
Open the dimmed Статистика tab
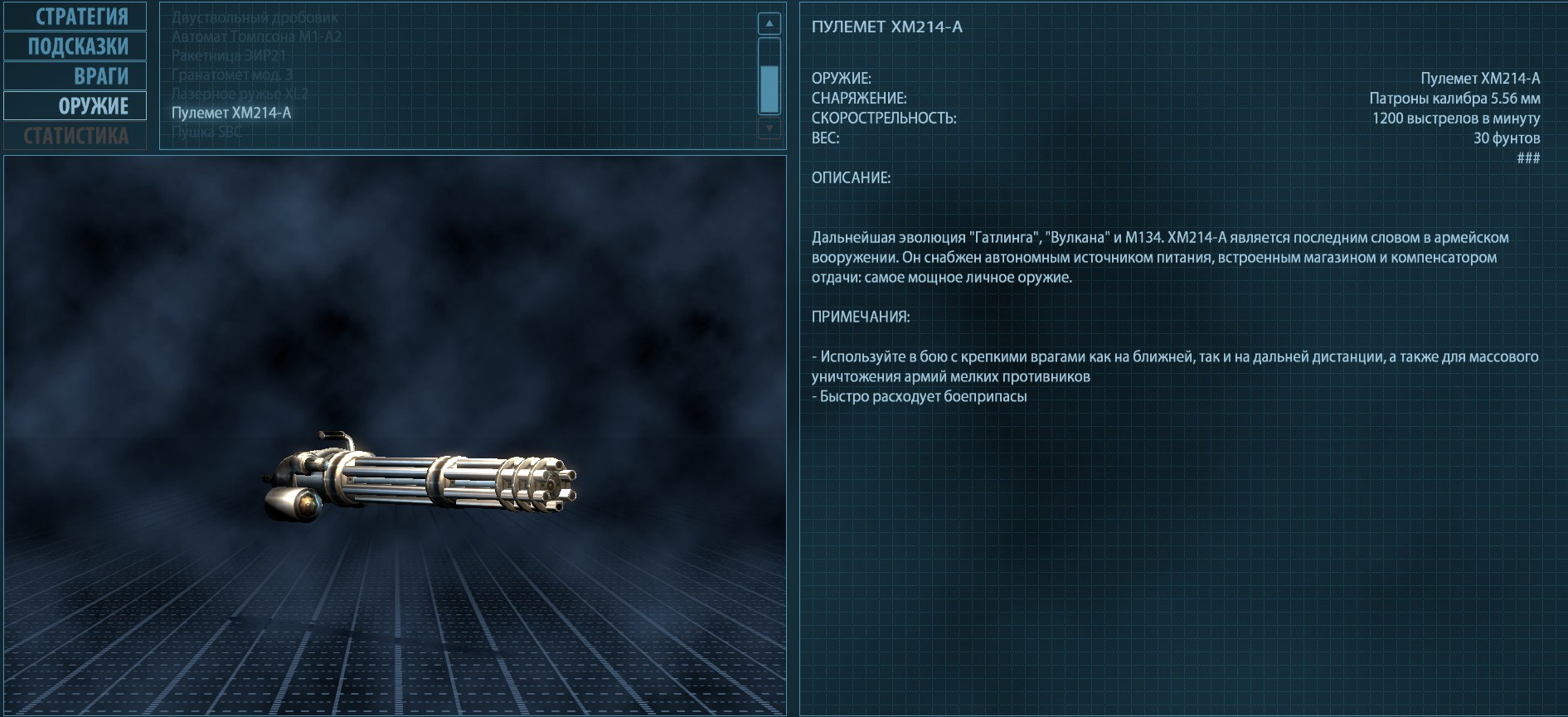point(76,136)
